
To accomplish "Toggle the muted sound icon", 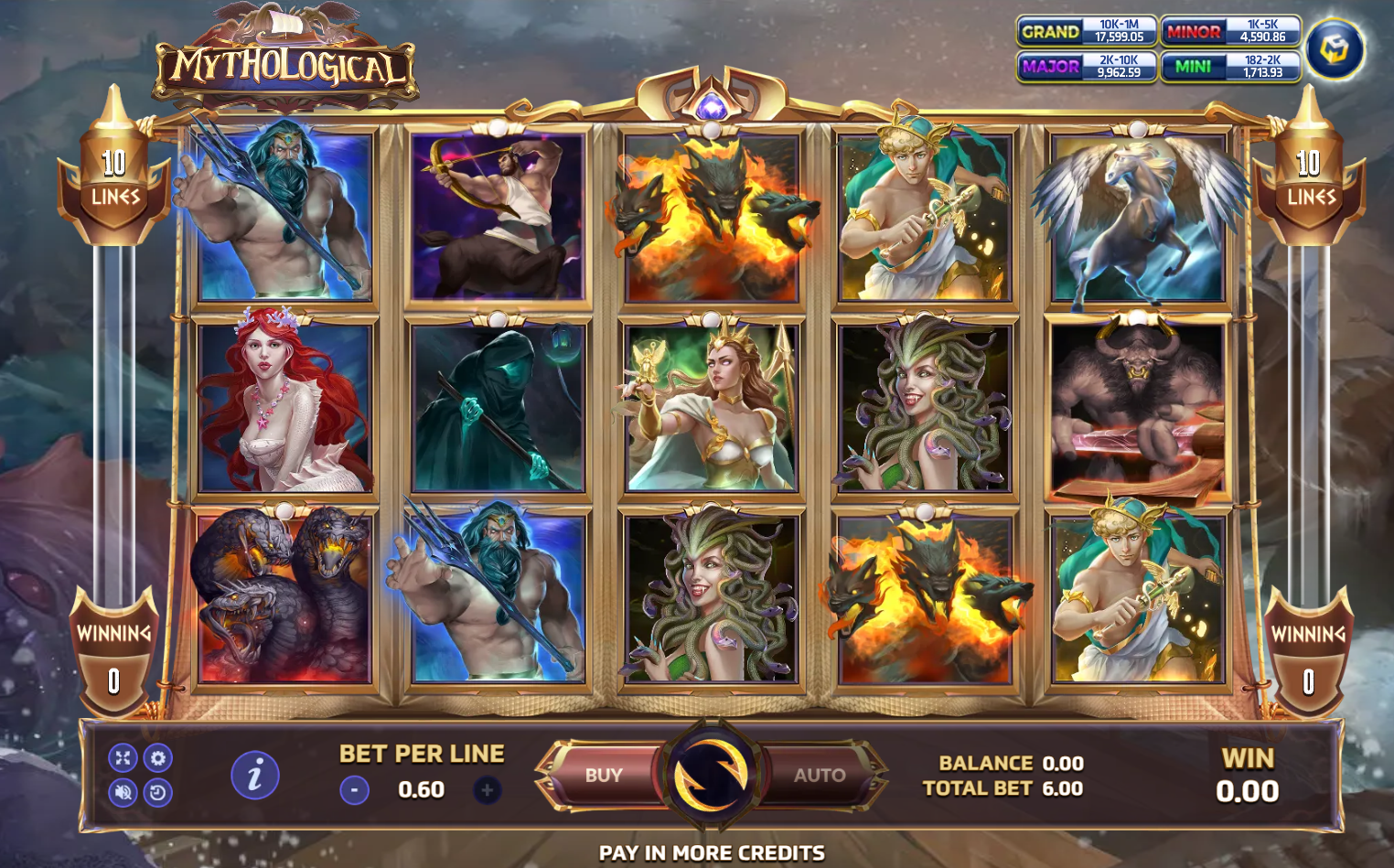I will 123,792.
